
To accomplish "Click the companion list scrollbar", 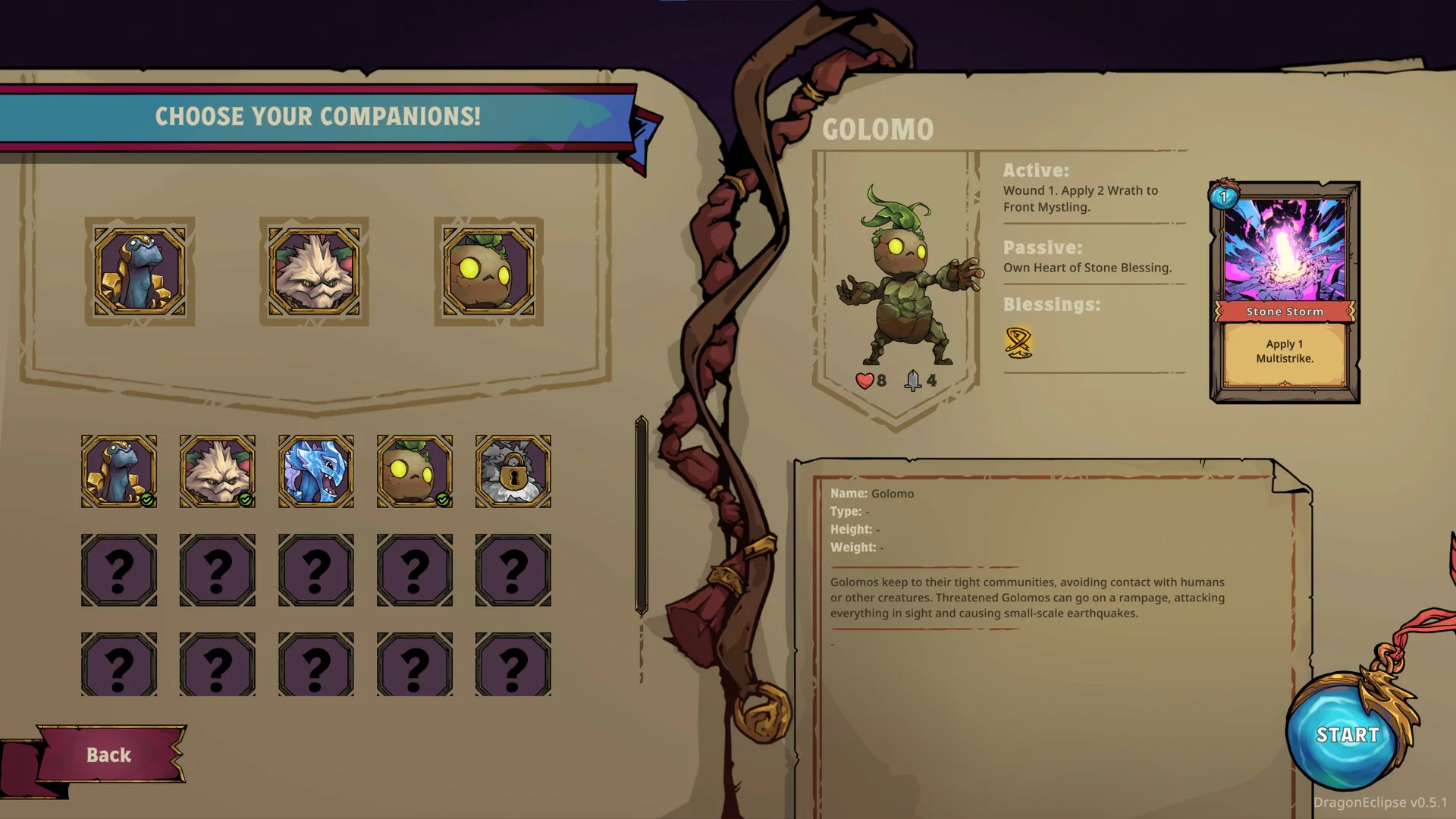I will 642,515.
